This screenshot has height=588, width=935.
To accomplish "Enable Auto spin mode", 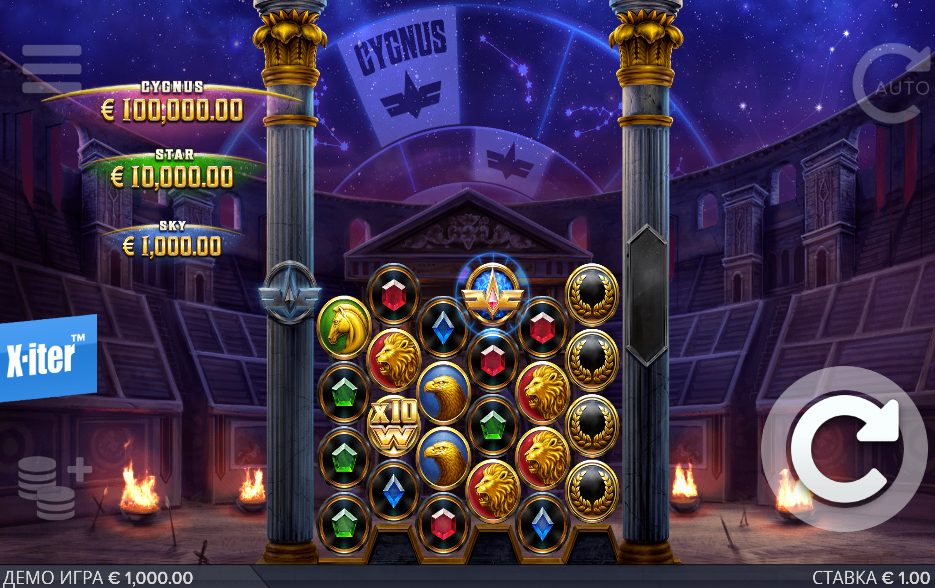I will (890, 84).
